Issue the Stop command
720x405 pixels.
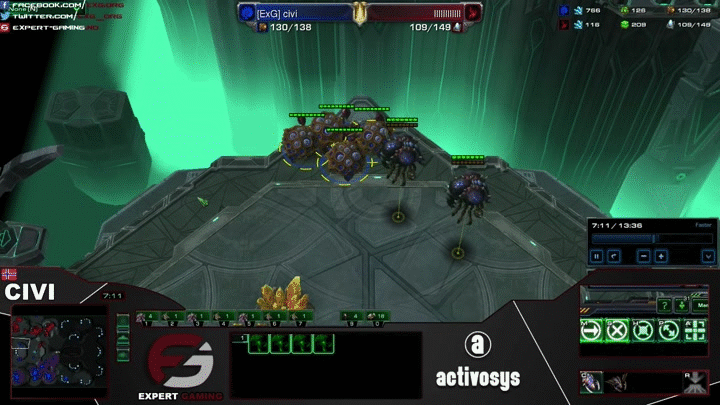[618, 331]
